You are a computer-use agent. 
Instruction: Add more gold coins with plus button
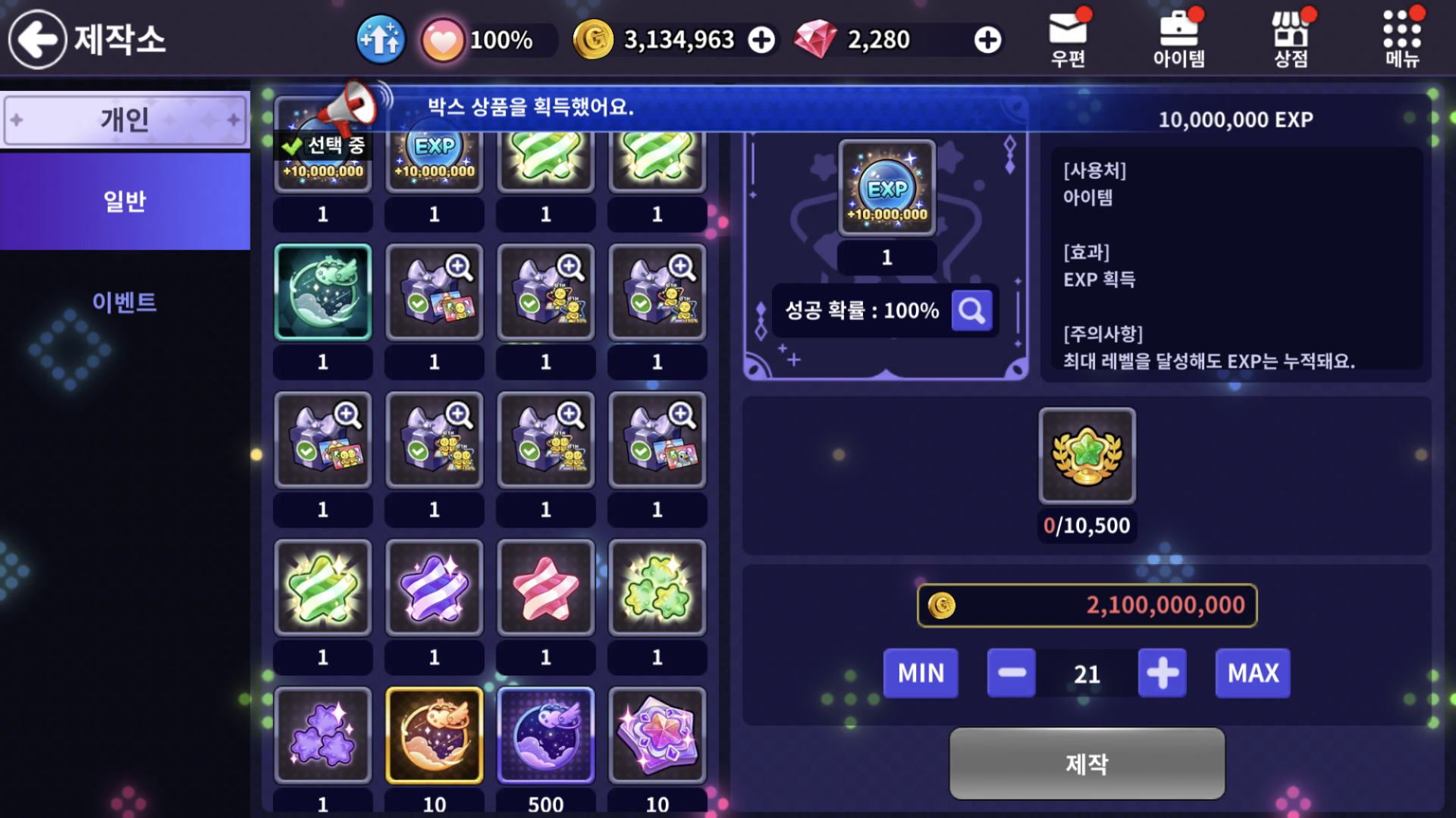tap(761, 40)
